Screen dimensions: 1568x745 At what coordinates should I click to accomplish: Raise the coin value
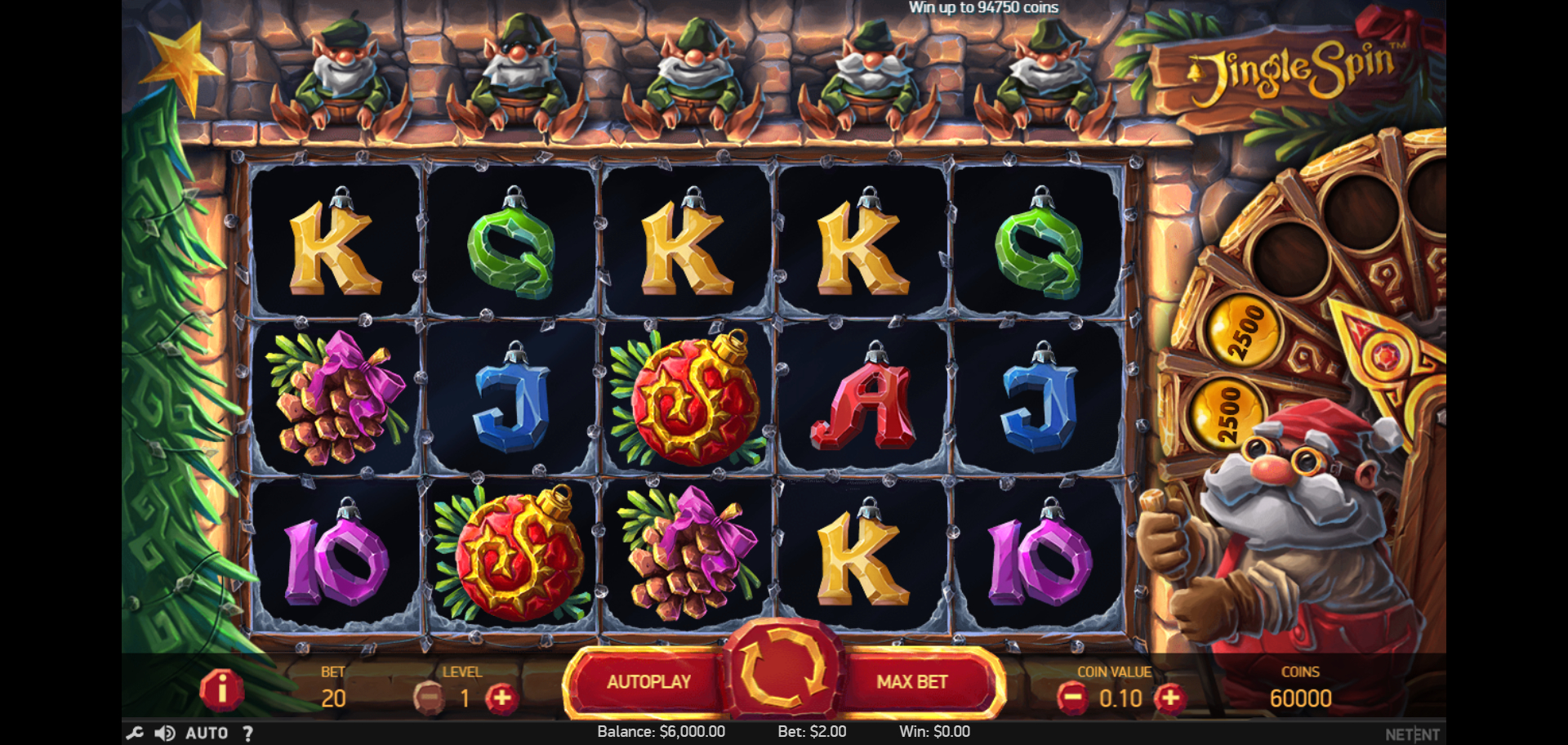click(1170, 698)
